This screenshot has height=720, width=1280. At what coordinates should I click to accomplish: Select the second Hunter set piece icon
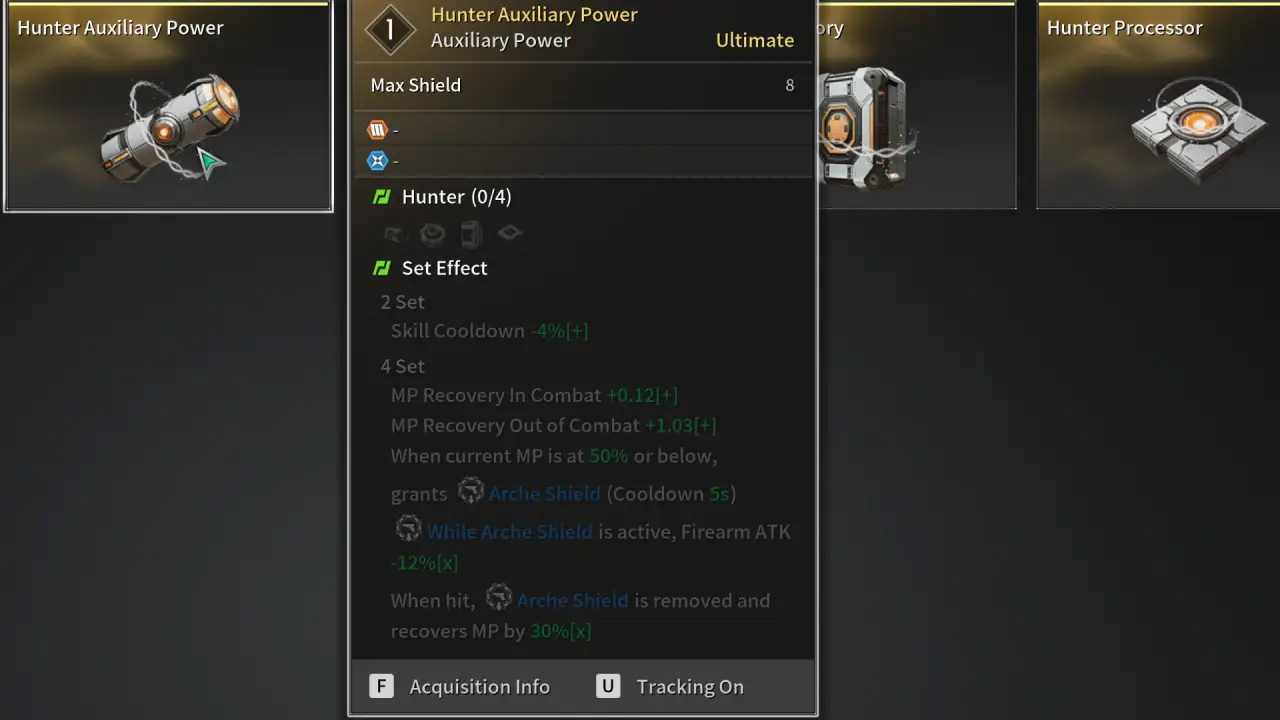pos(432,233)
